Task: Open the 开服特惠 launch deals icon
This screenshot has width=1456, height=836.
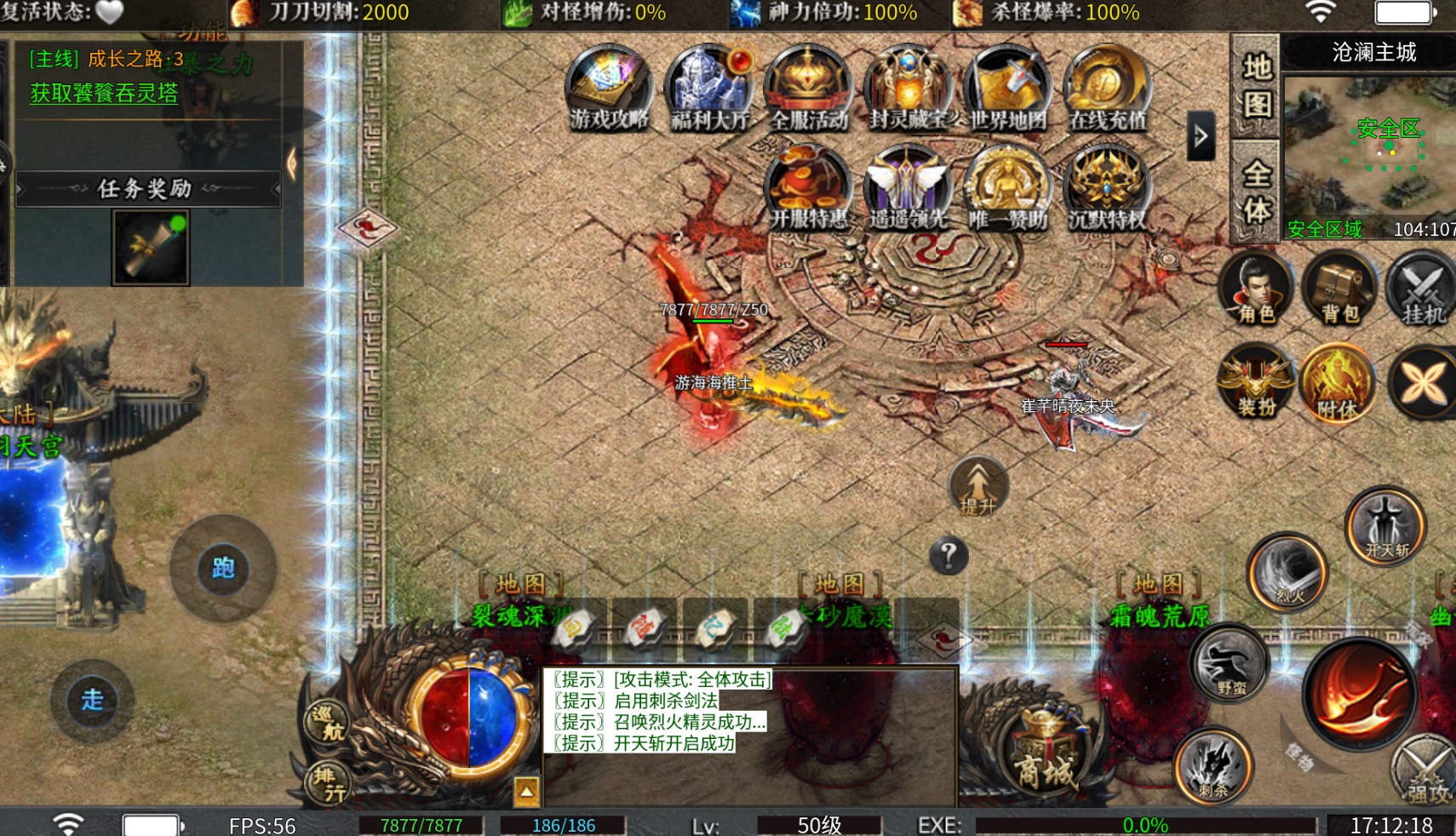Action: (x=808, y=188)
